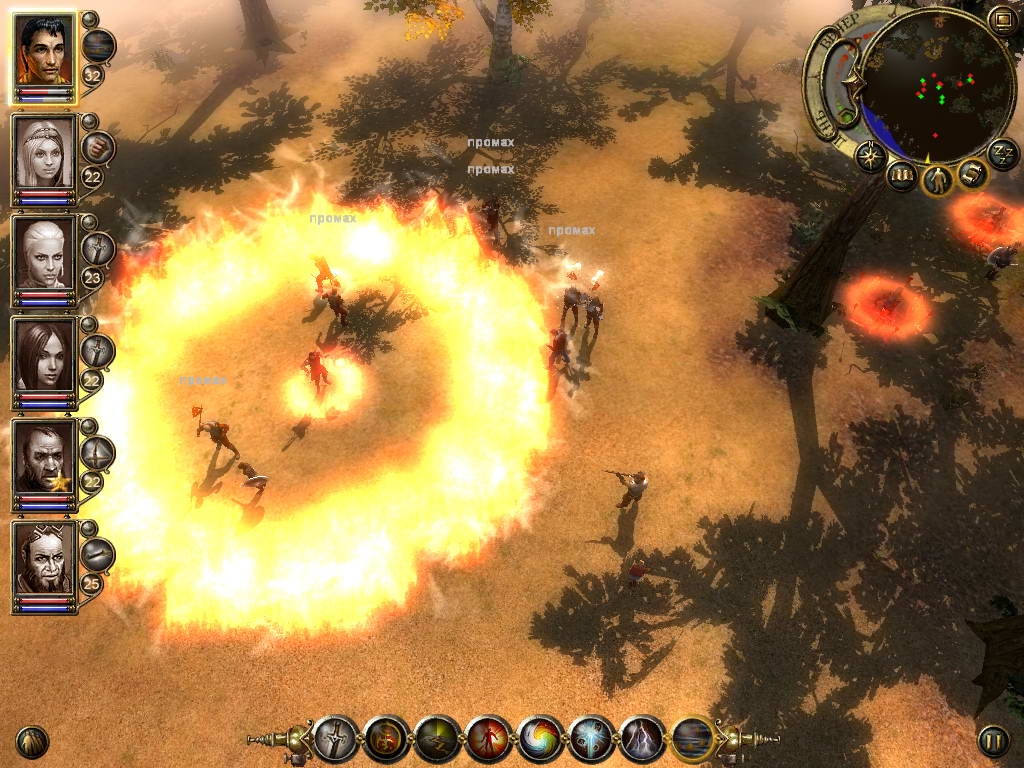The height and width of the screenshot is (768, 1024).
Task: Select the old man portrait with gold star
Action: coord(44,457)
